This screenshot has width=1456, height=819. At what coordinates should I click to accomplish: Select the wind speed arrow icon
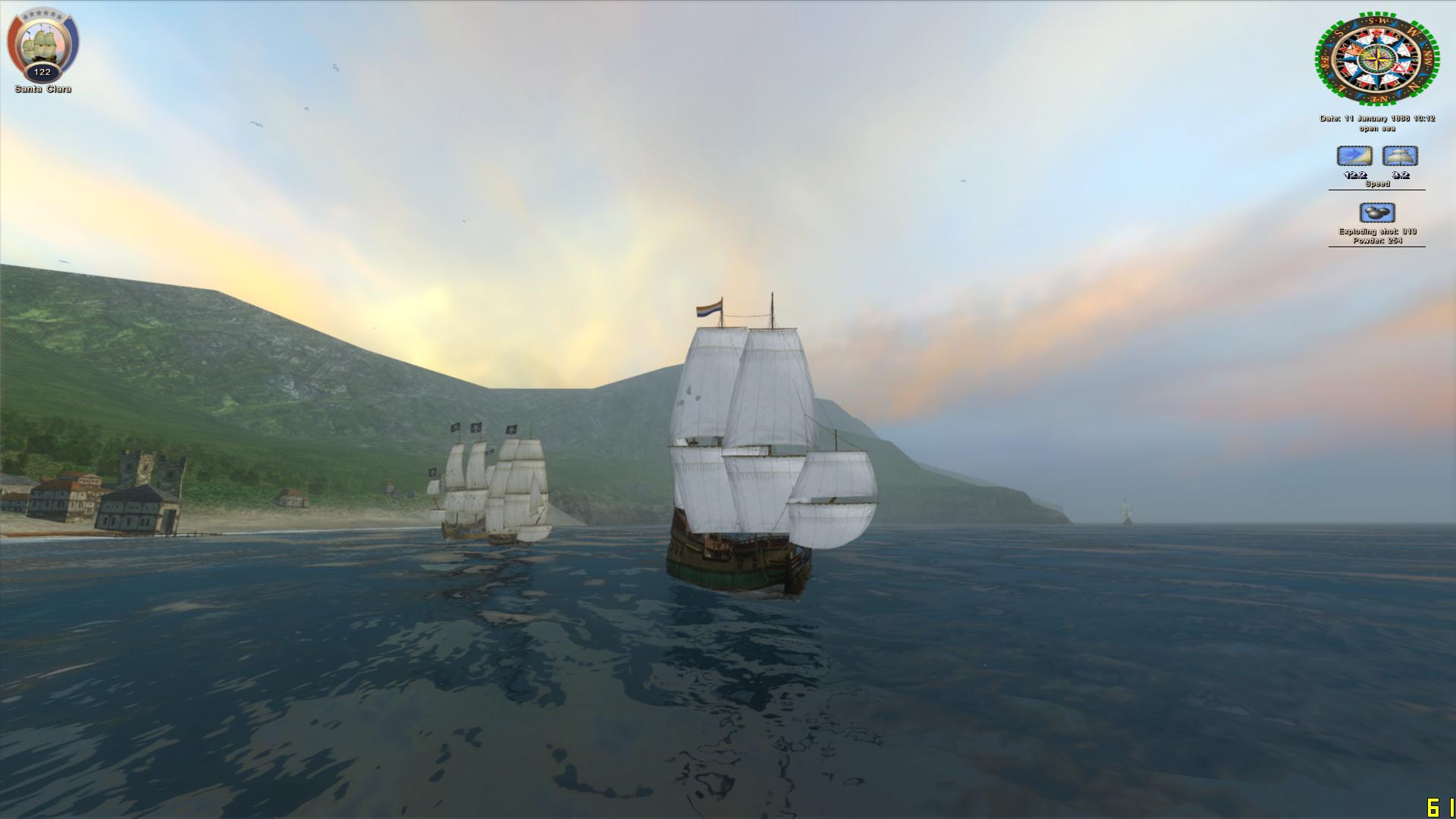click(x=1354, y=156)
